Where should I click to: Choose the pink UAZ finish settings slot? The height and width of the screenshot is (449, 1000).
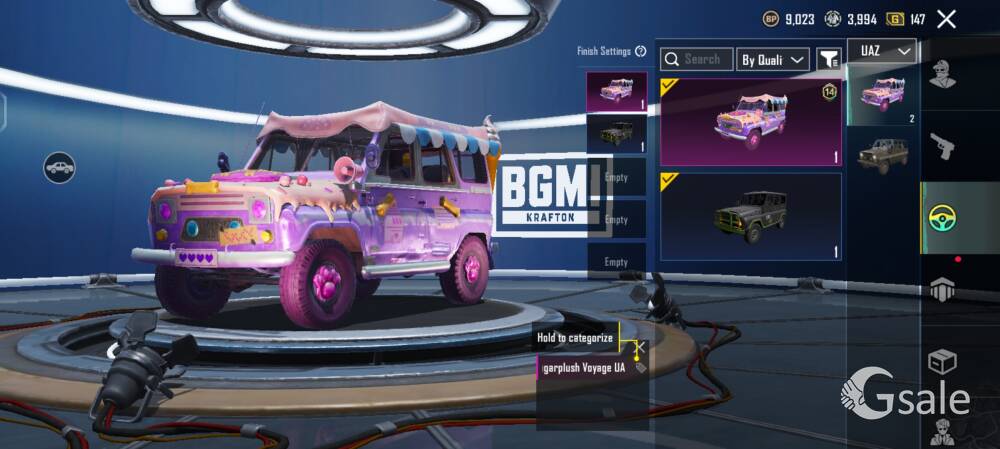[616, 91]
